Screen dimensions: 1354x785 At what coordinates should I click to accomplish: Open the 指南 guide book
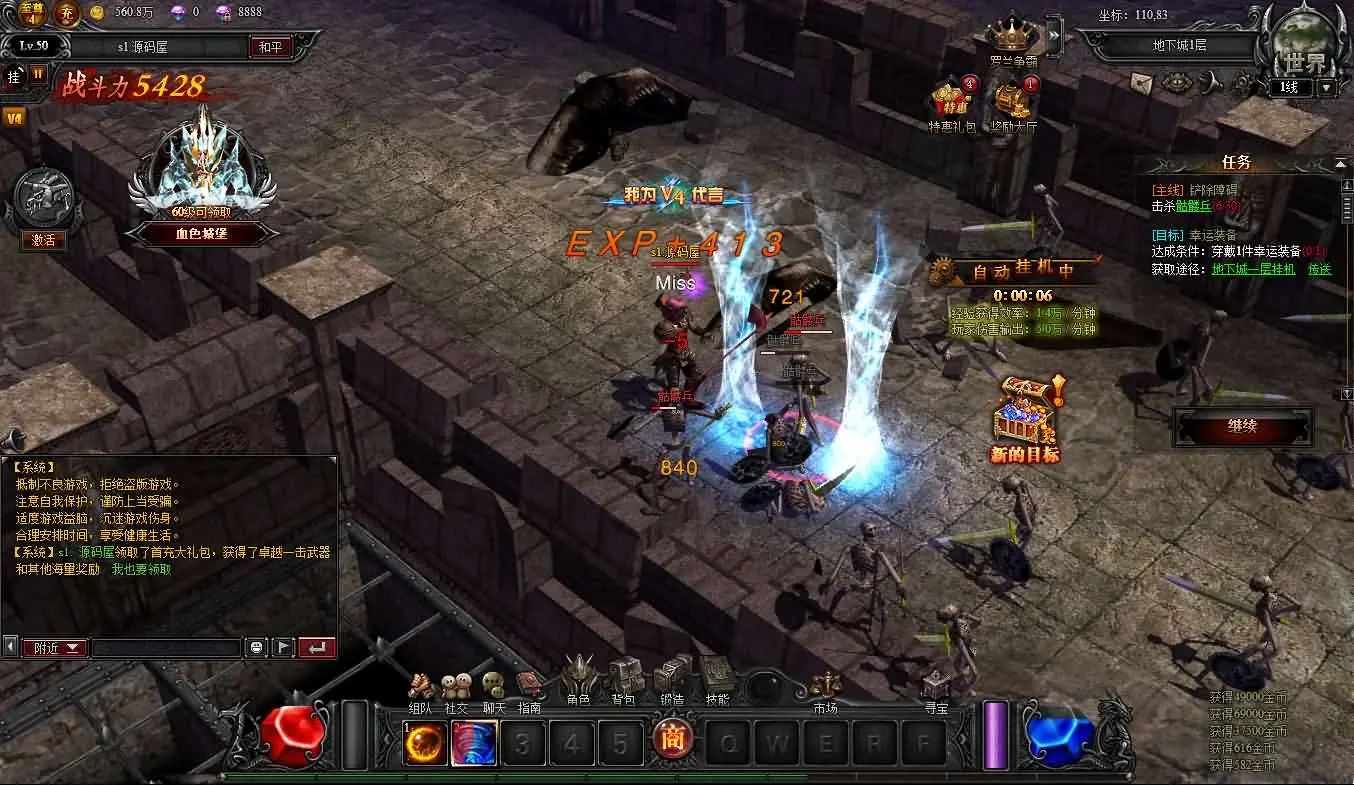tap(529, 690)
